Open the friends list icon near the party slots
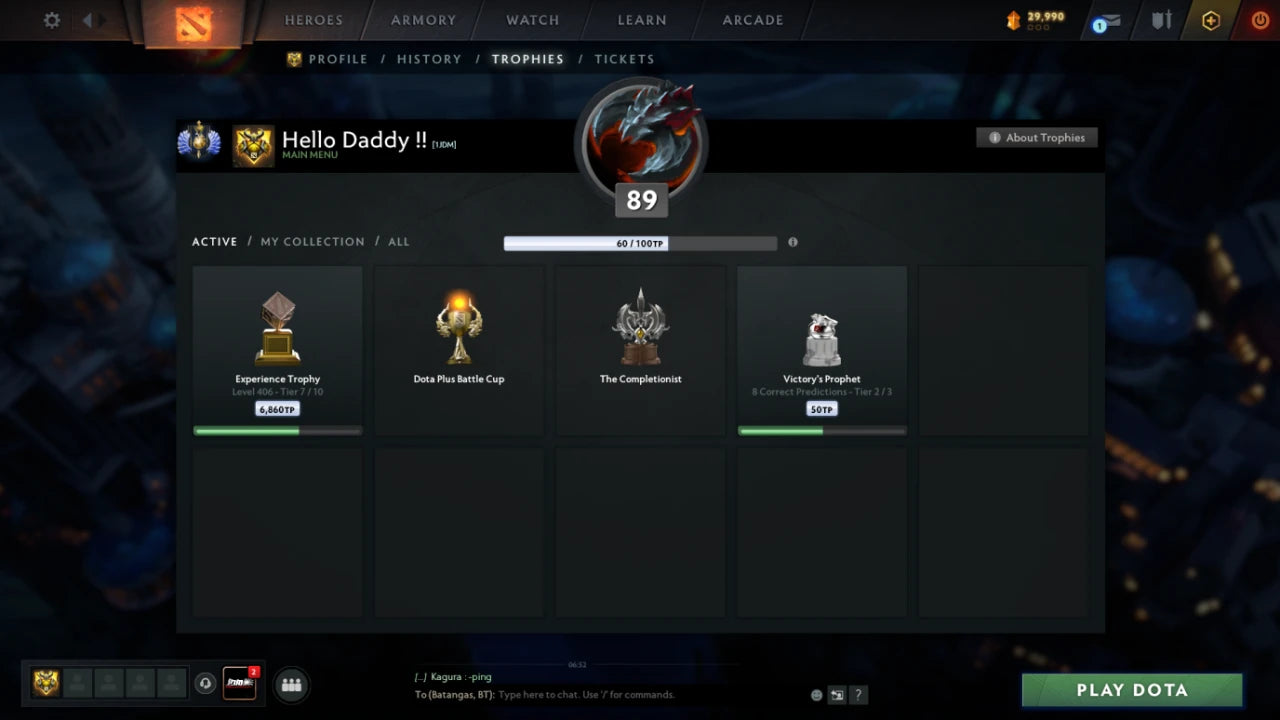1280x720 pixels. (290, 684)
